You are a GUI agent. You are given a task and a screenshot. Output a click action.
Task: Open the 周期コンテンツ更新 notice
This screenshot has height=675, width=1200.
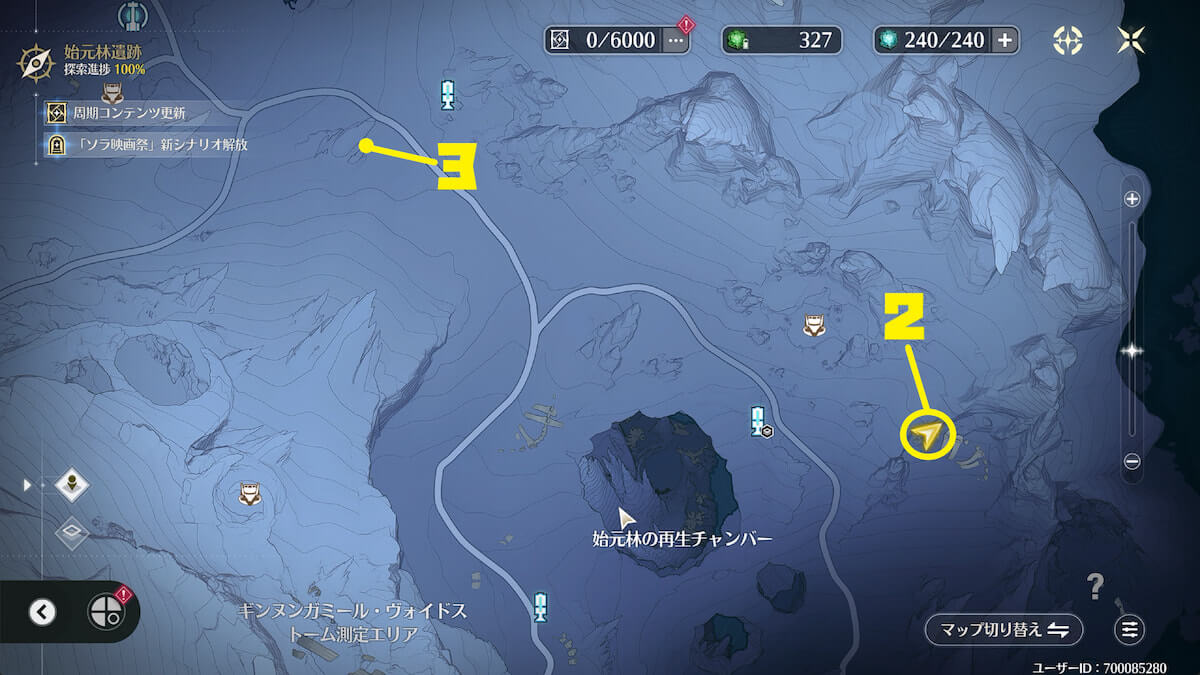point(128,113)
